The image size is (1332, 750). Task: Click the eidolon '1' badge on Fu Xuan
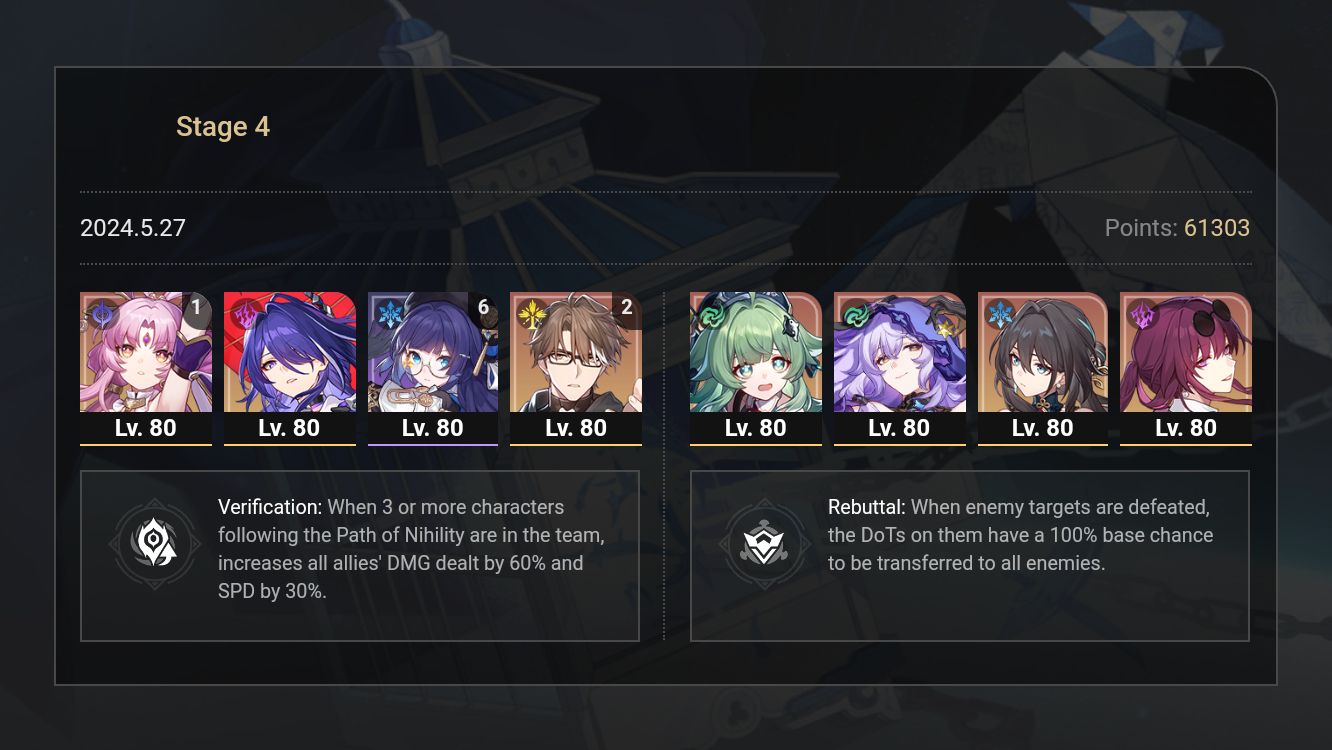[196, 308]
